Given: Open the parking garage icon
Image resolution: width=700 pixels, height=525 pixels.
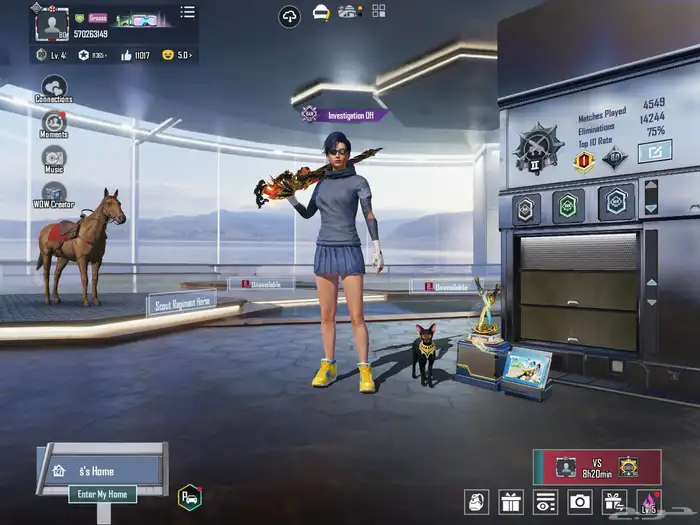Looking at the screenshot, I should coord(189,496).
